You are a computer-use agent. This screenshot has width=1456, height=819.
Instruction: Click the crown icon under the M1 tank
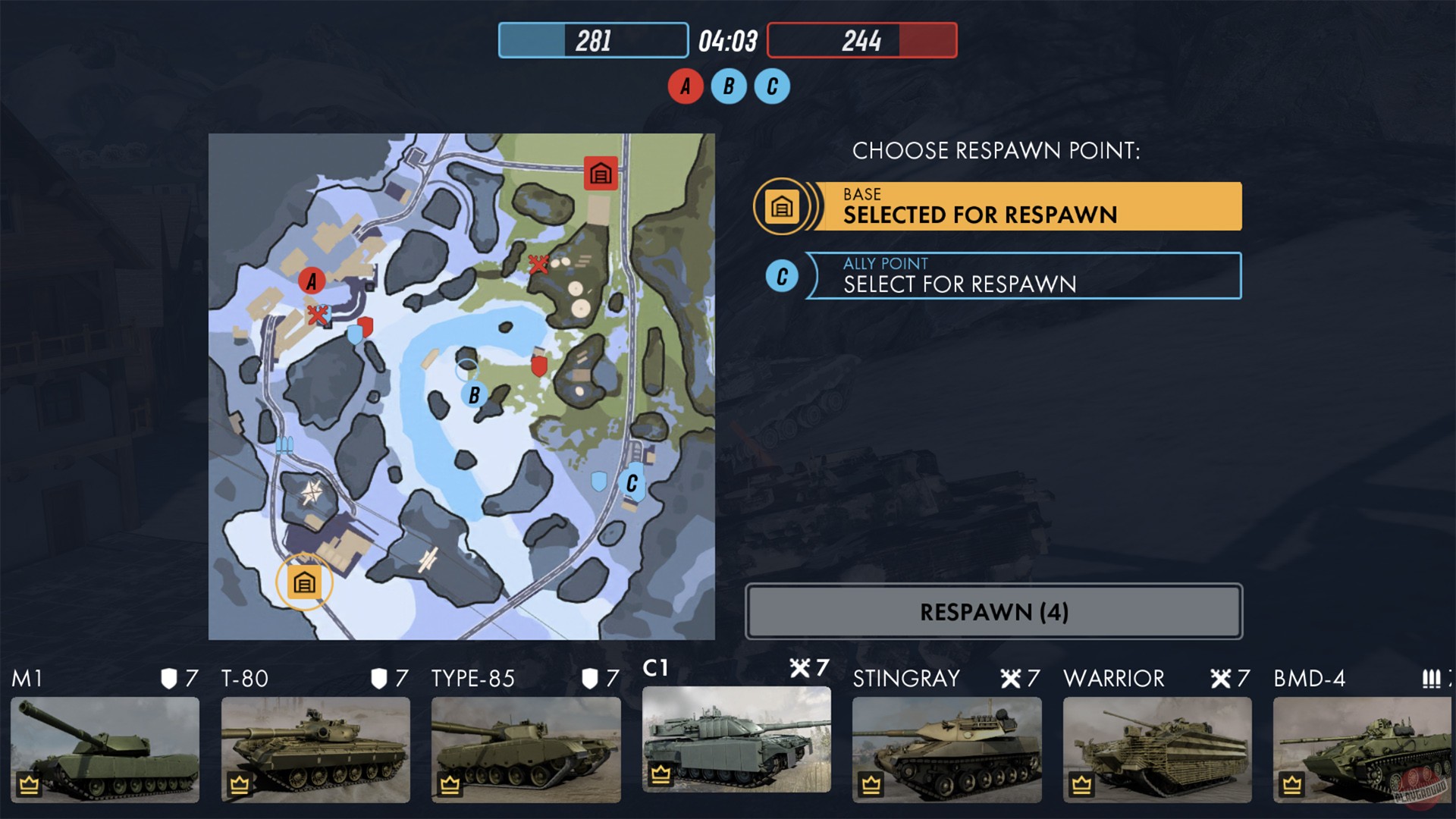coord(28,784)
